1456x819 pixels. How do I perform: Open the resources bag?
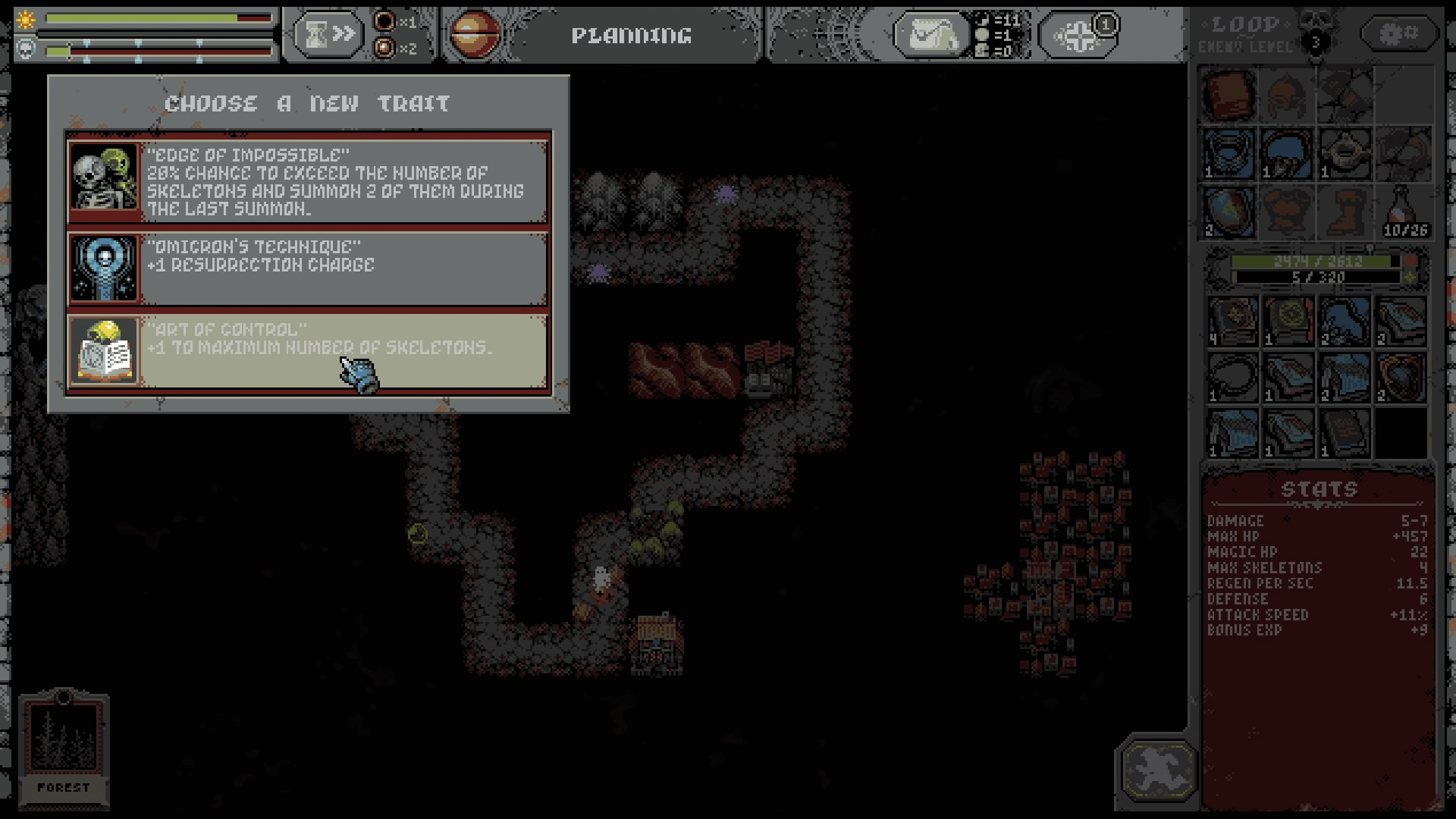click(x=930, y=34)
